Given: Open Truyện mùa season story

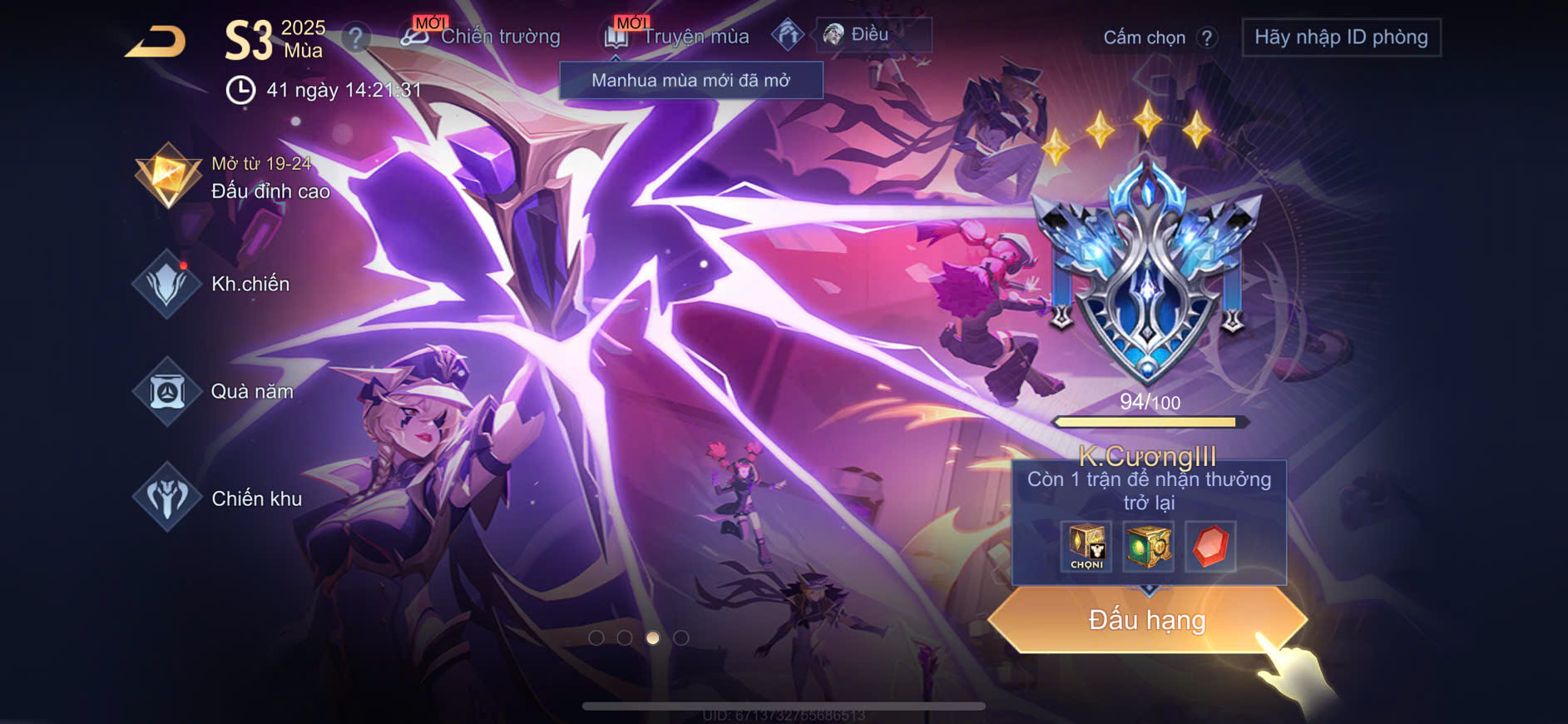Looking at the screenshot, I should point(678,36).
